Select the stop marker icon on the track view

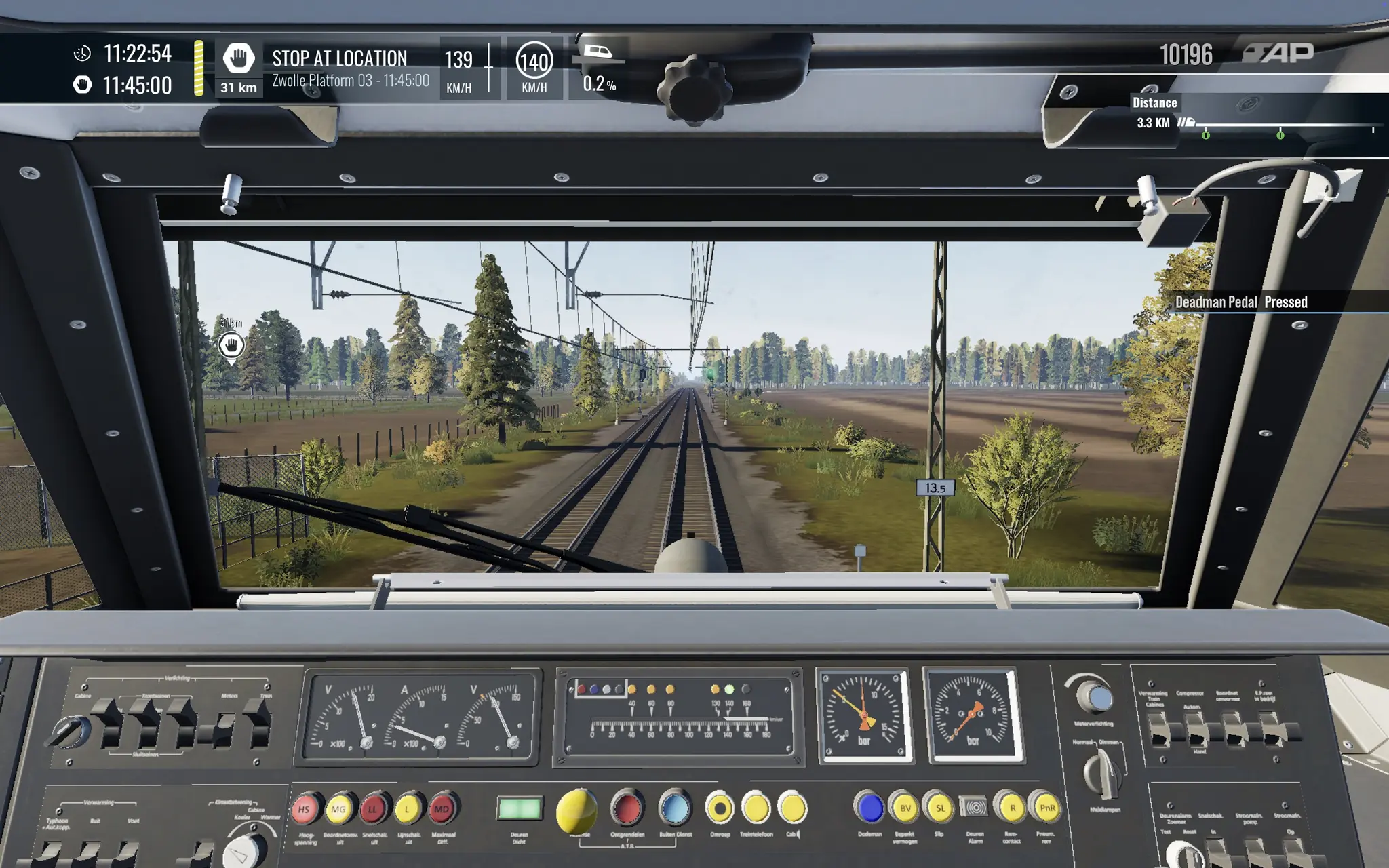point(231,345)
